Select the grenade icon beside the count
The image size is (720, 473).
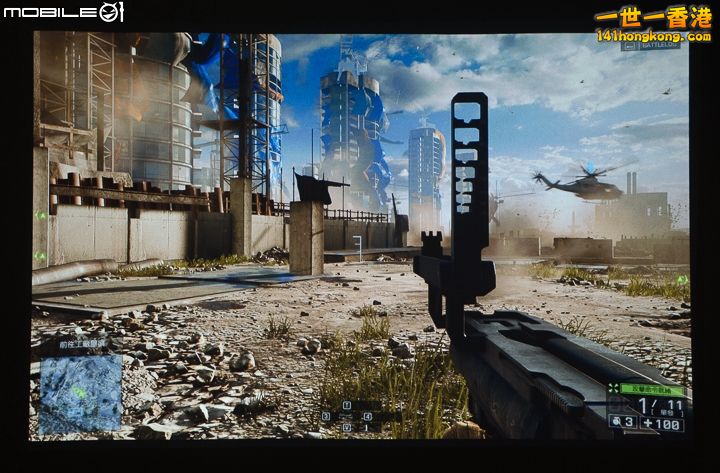point(617,422)
